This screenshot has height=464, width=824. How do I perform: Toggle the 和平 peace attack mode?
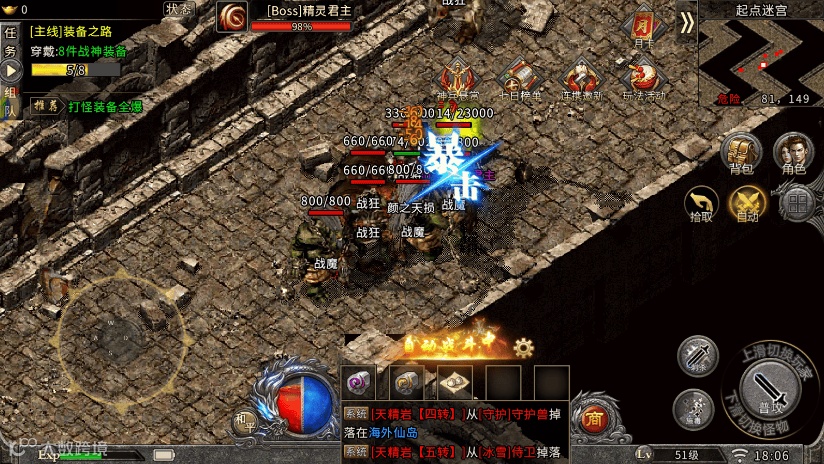244,421
